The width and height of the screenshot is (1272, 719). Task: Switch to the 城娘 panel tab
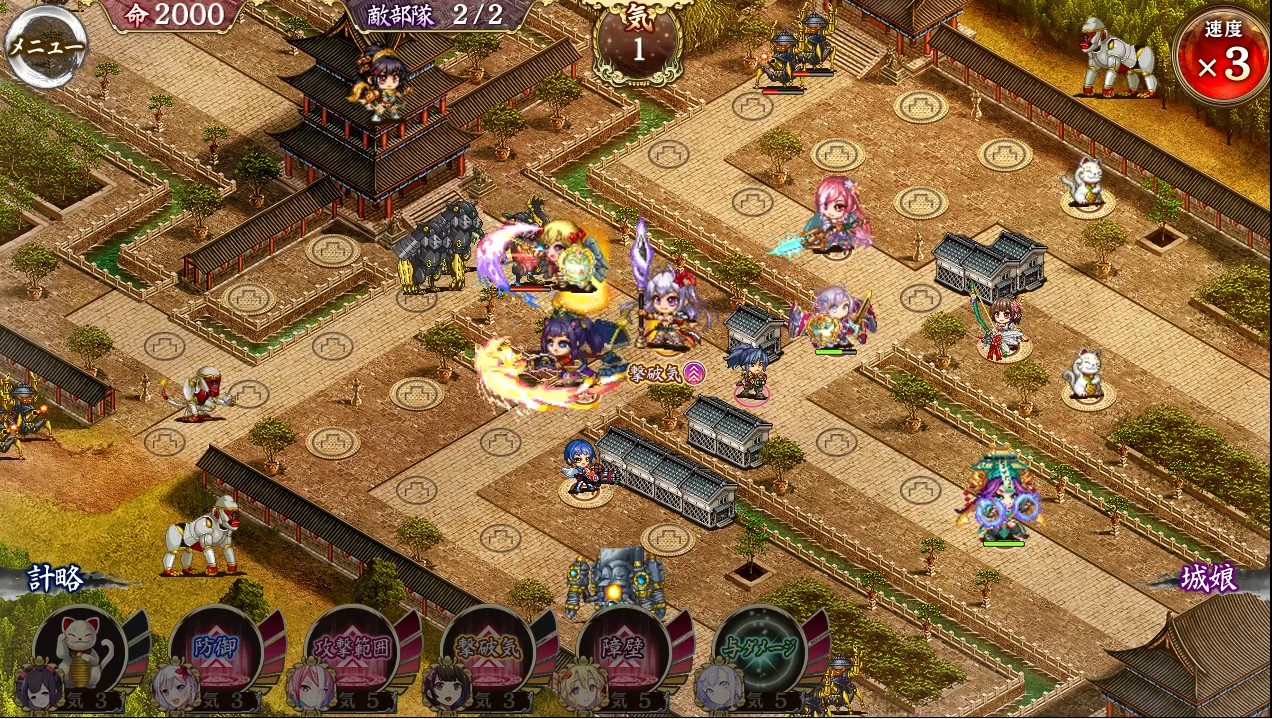(x=1208, y=579)
